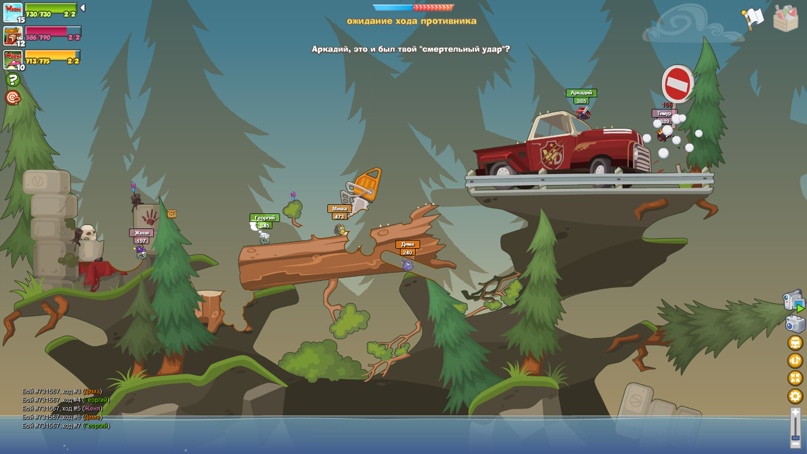Select the third team avatar, level 10

click(13, 59)
